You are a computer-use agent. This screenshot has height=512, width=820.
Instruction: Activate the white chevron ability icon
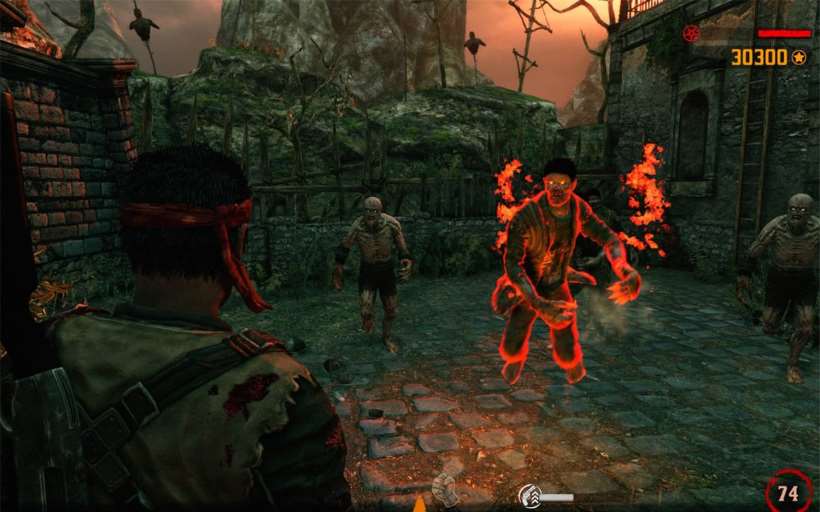(x=529, y=496)
